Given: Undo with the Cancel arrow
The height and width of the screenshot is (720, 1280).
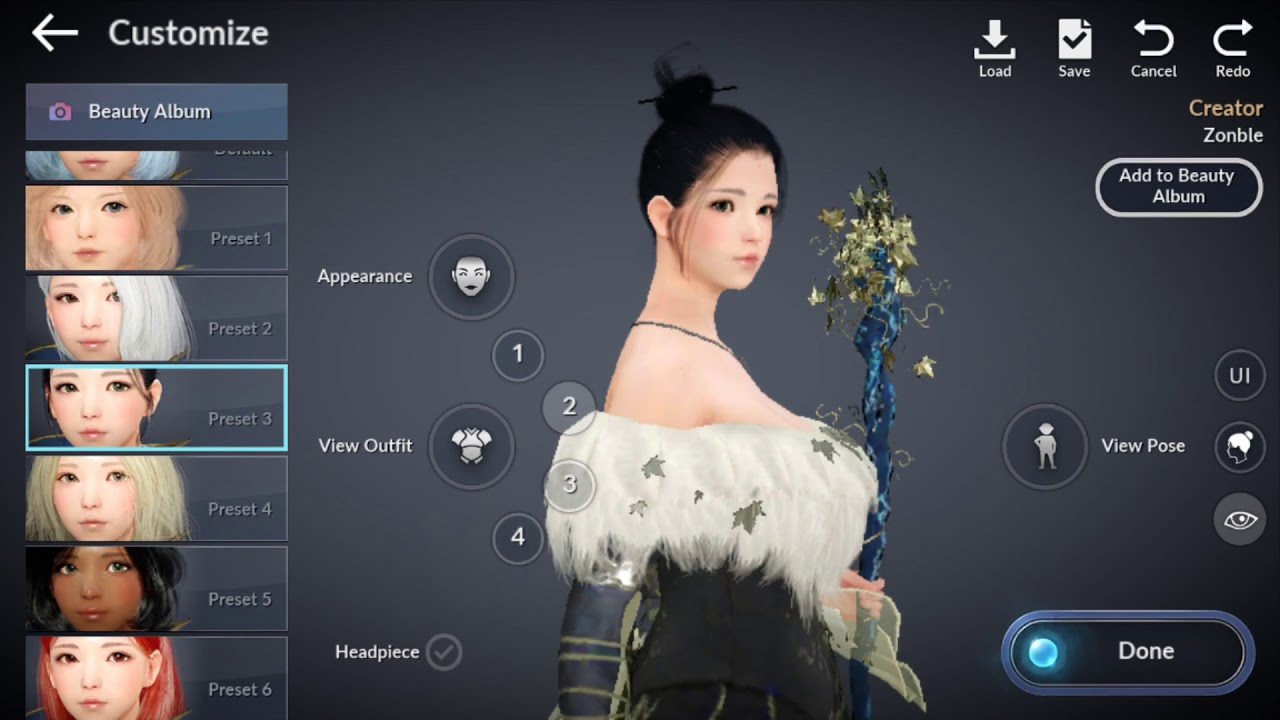Looking at the screenshot, I should point(1153,48).
